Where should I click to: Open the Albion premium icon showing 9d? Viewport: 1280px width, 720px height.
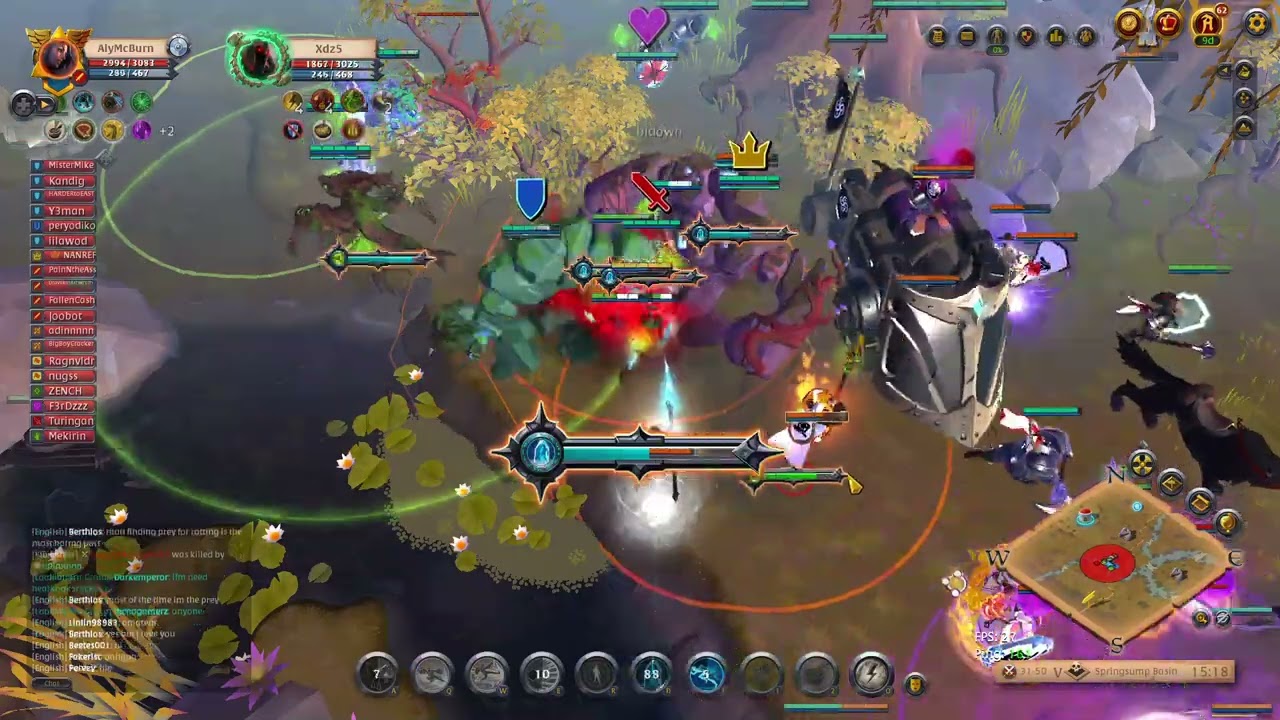tap(1207, 23)
